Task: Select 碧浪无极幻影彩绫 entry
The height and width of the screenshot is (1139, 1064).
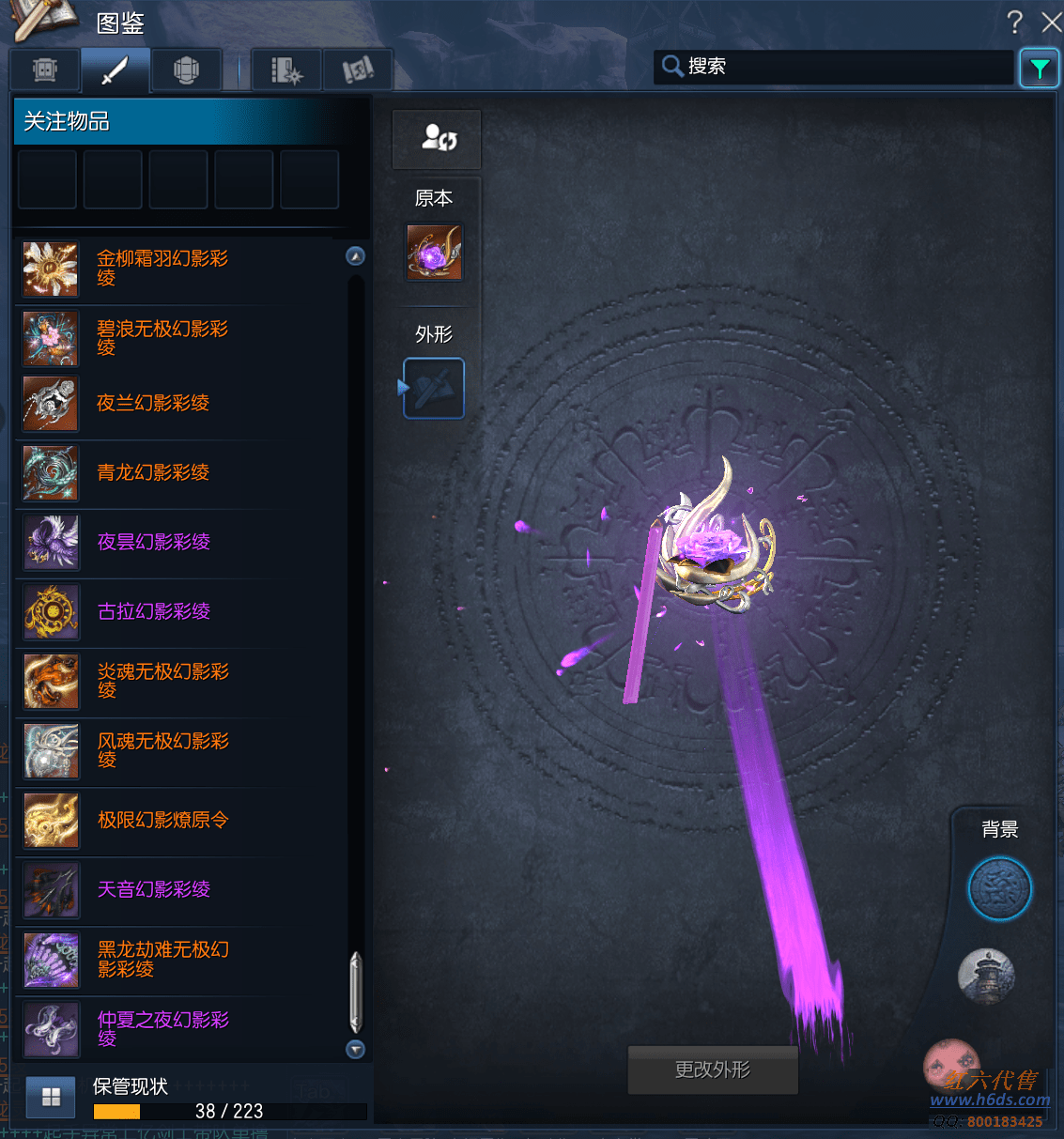Action: point(162,338)
